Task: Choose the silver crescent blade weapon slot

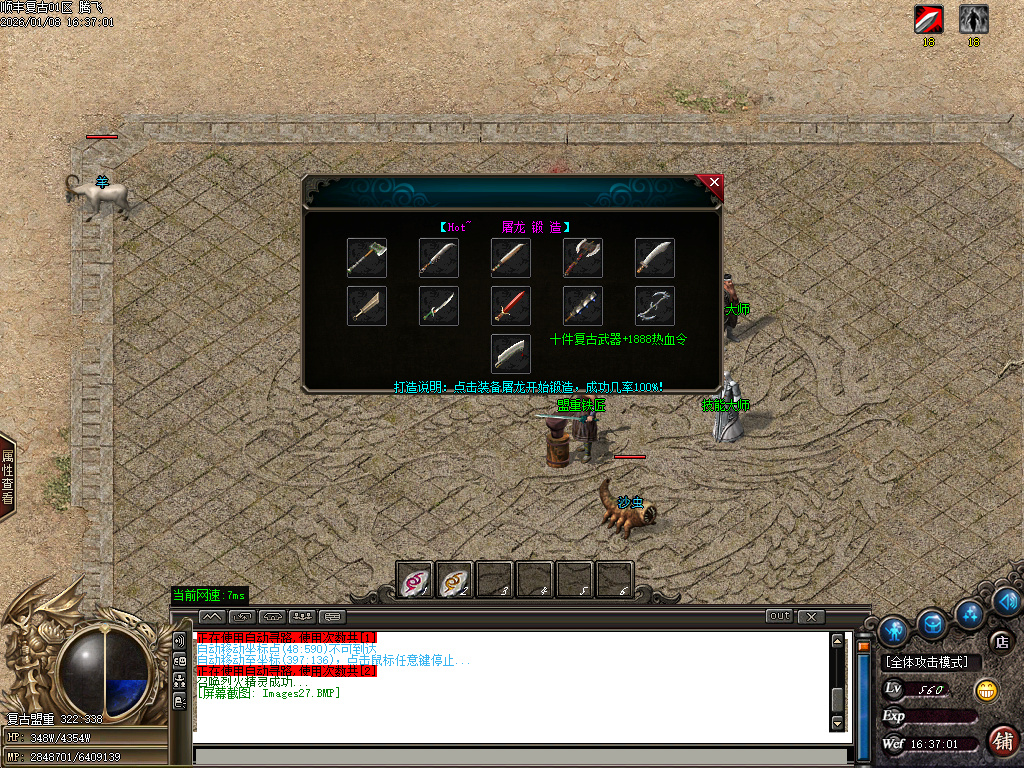Action: point(655,306)
